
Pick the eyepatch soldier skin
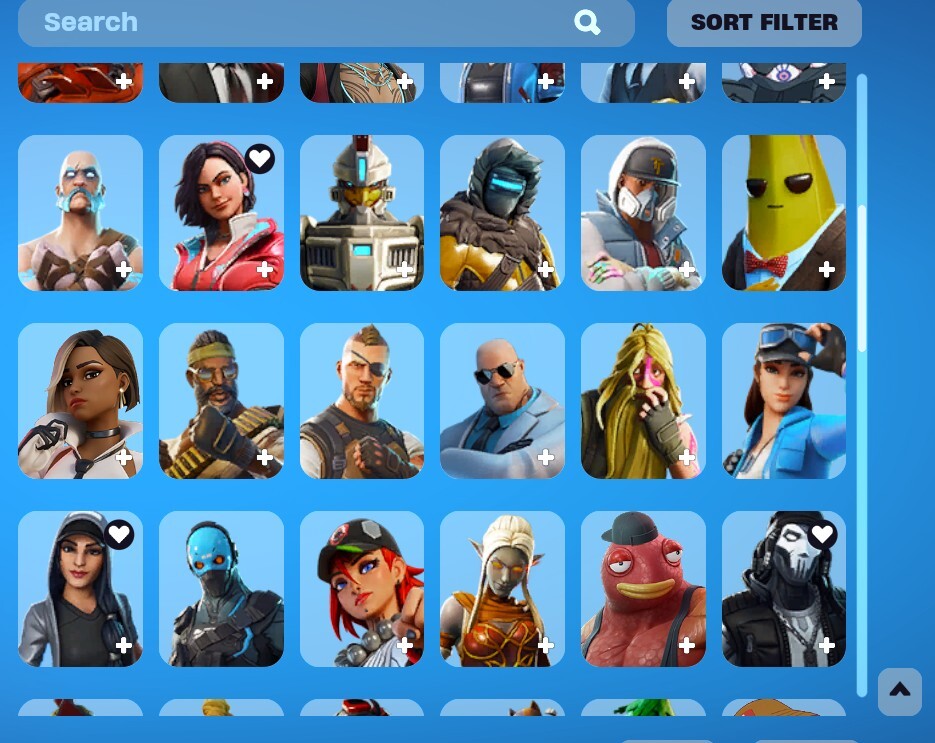tap(361, 400)
